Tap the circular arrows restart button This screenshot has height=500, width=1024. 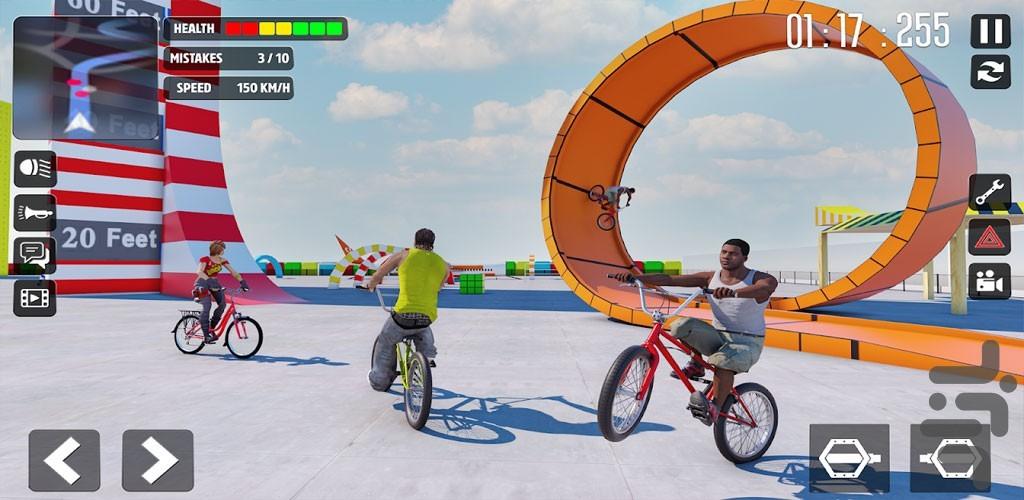990,72
